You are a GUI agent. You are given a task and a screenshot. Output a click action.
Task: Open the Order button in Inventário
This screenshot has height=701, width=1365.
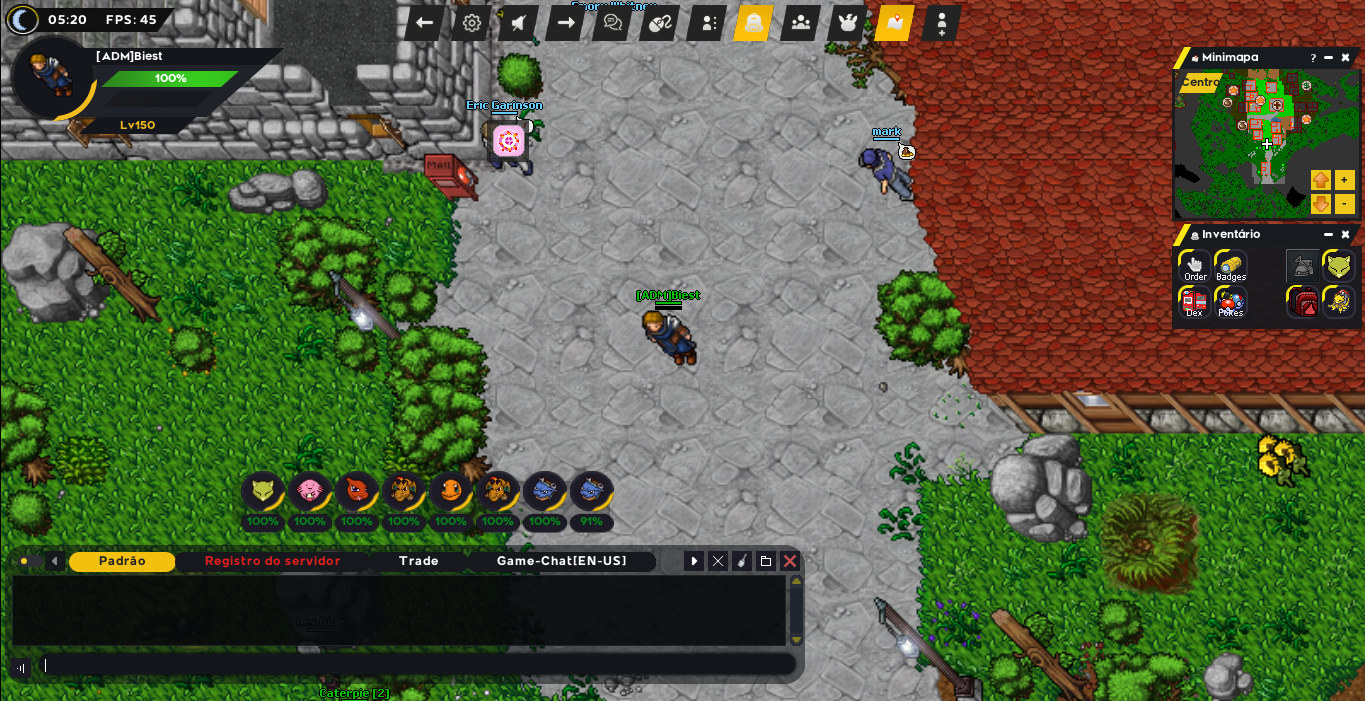click(x=1195, y=266)
